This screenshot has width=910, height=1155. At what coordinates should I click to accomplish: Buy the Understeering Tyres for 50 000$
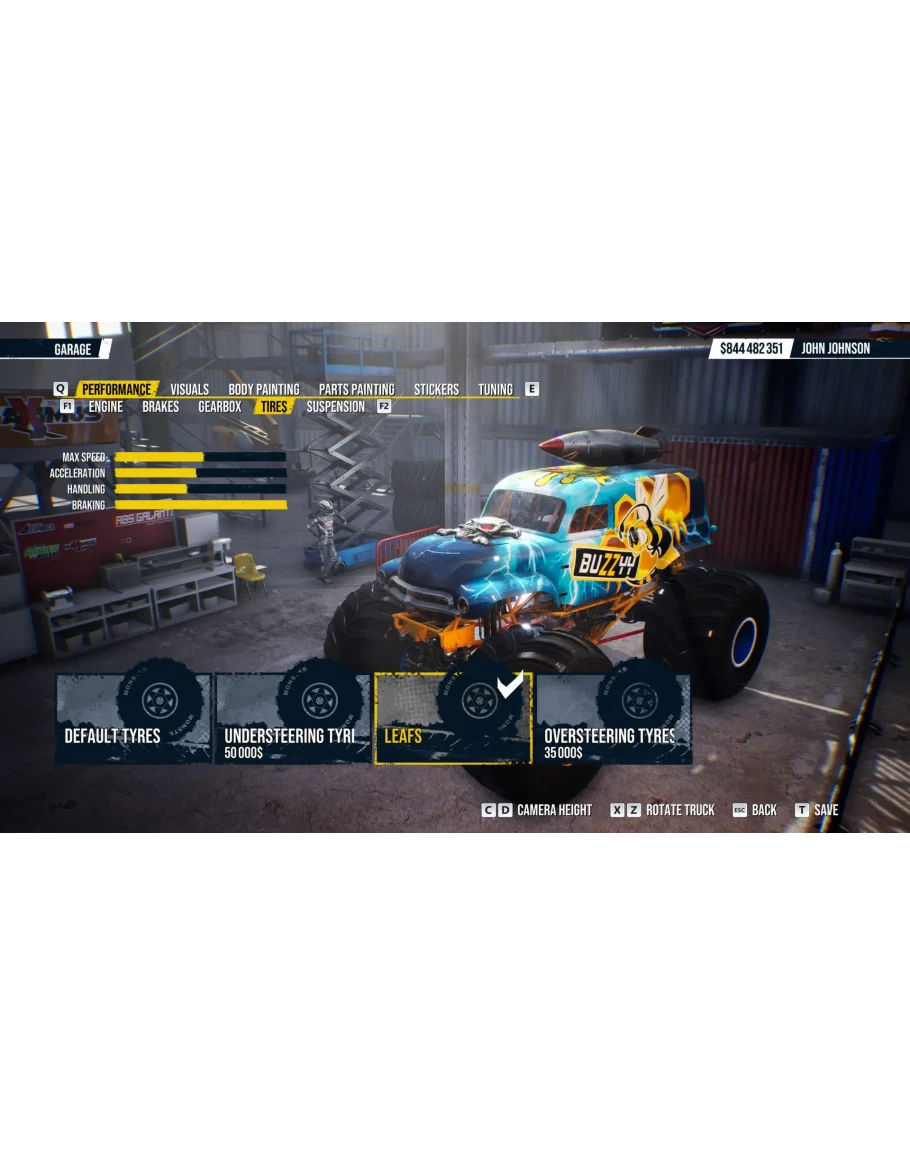[x=292, y=718]
